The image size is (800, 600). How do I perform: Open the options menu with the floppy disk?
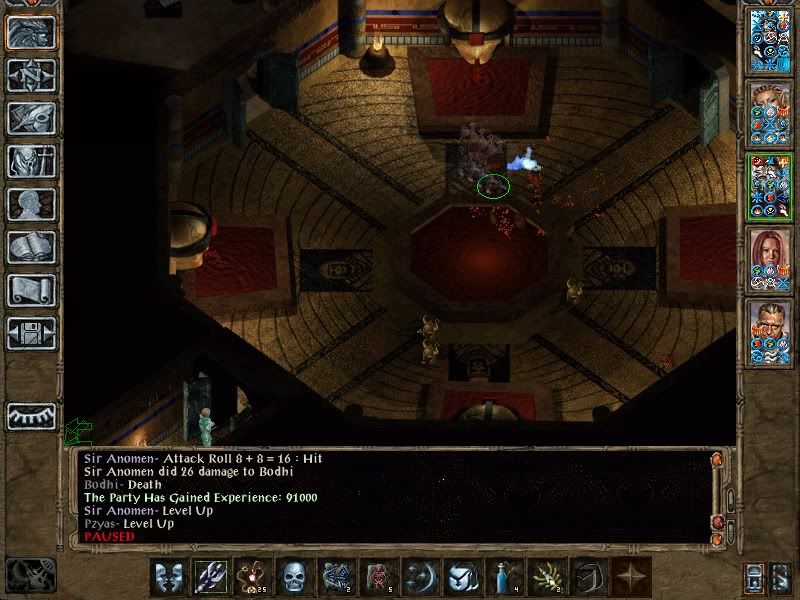tap(32, 333)
